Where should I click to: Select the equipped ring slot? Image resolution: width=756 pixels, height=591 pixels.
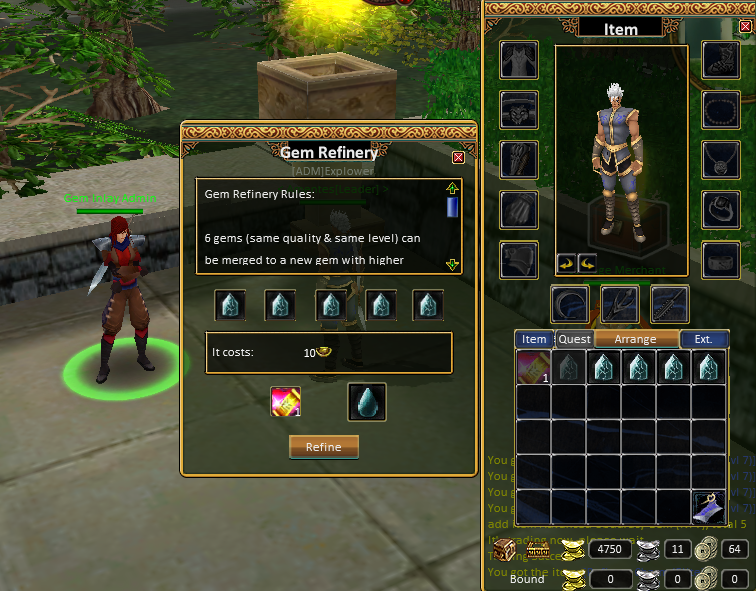pos(720,208)
